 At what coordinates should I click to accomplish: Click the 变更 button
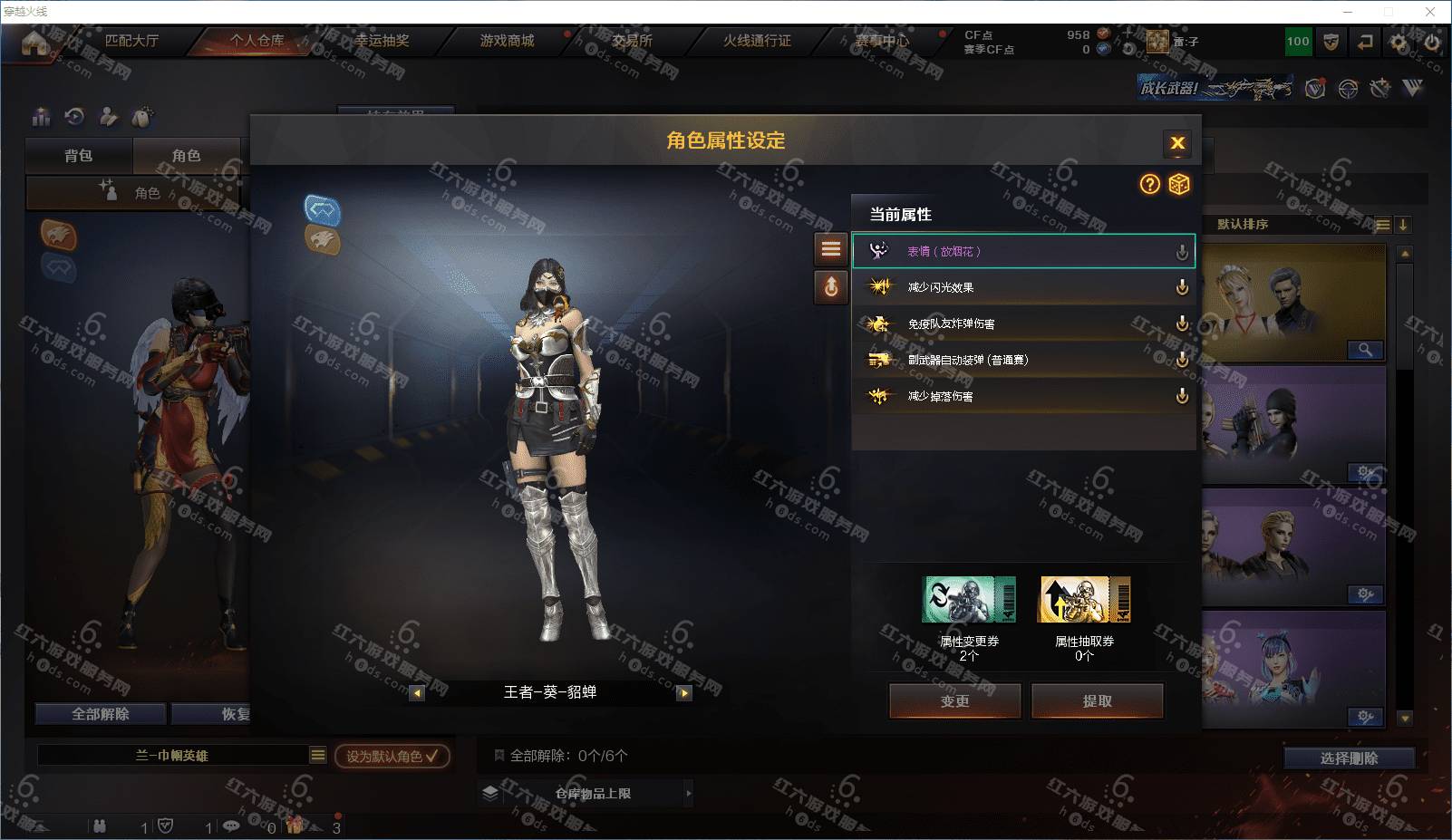(954, 700)
